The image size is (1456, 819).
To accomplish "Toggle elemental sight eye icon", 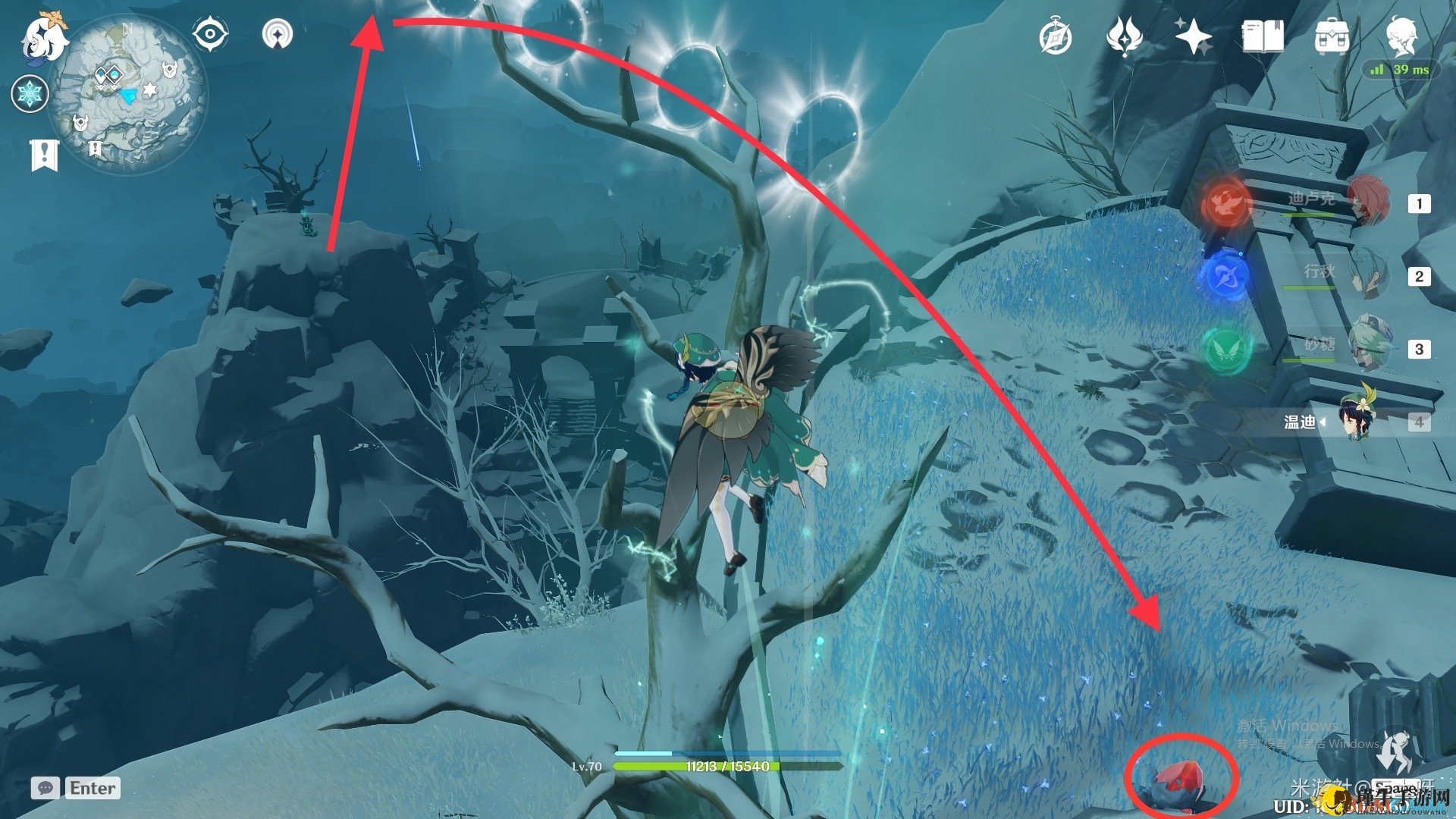I will click(209, 34).
